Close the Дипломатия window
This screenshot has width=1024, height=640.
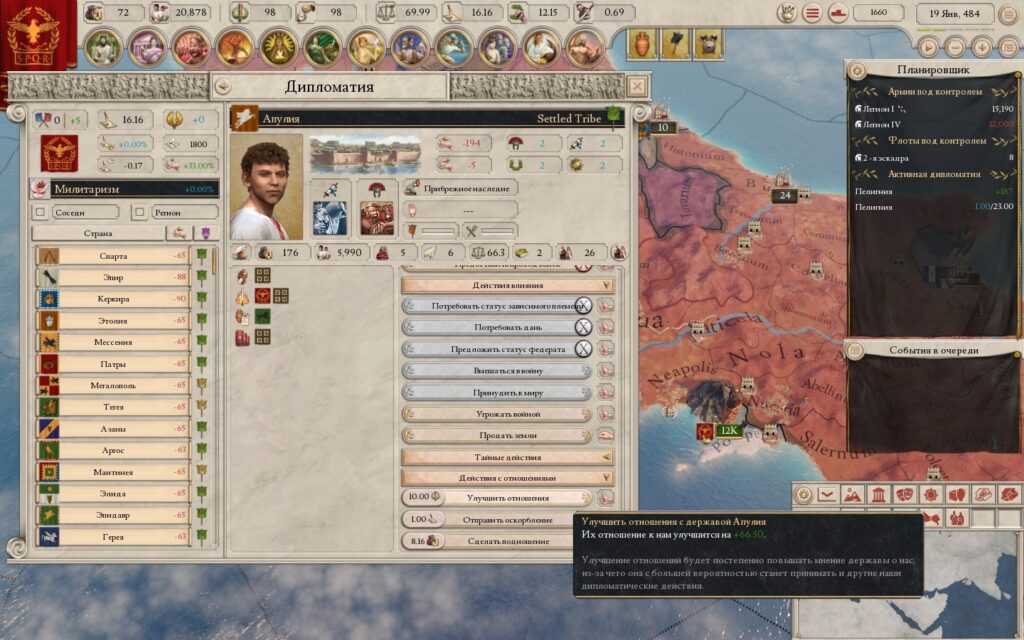636,86
